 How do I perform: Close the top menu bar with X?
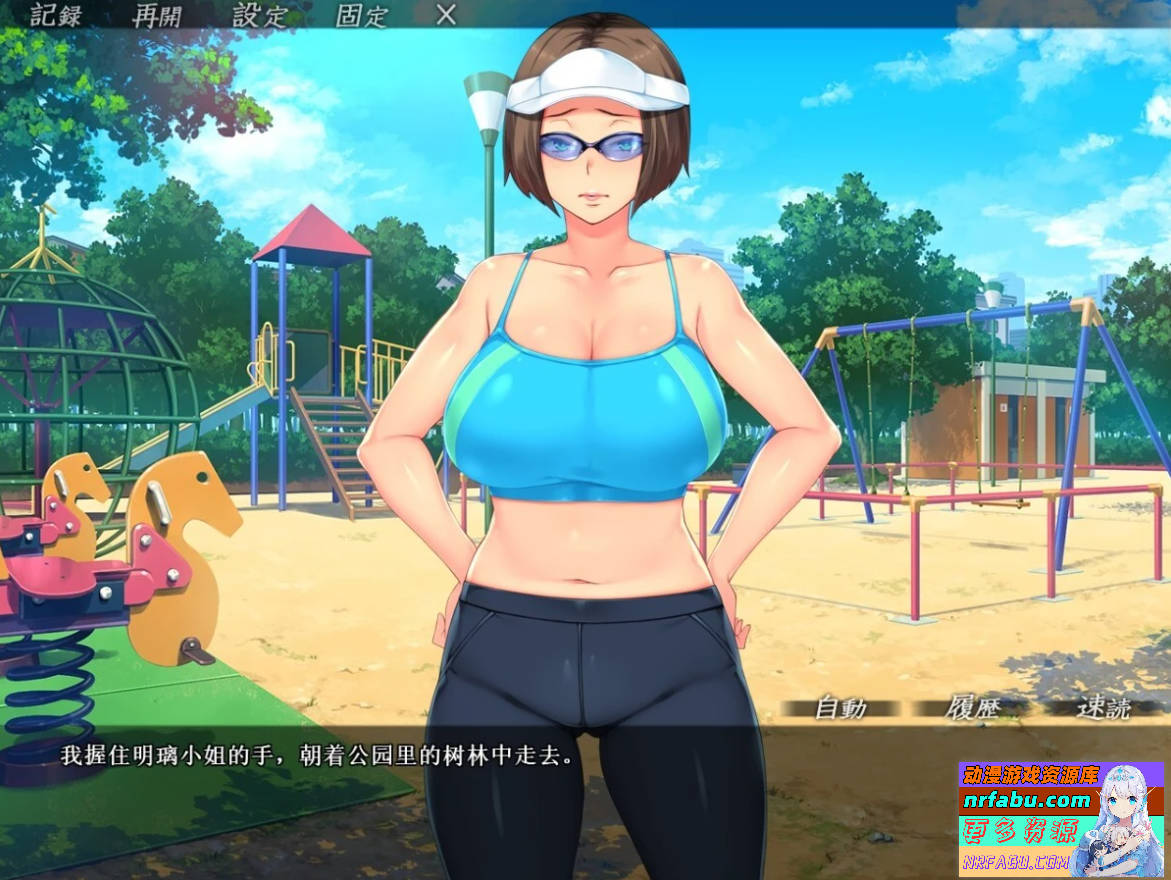[x=446, y=15]
